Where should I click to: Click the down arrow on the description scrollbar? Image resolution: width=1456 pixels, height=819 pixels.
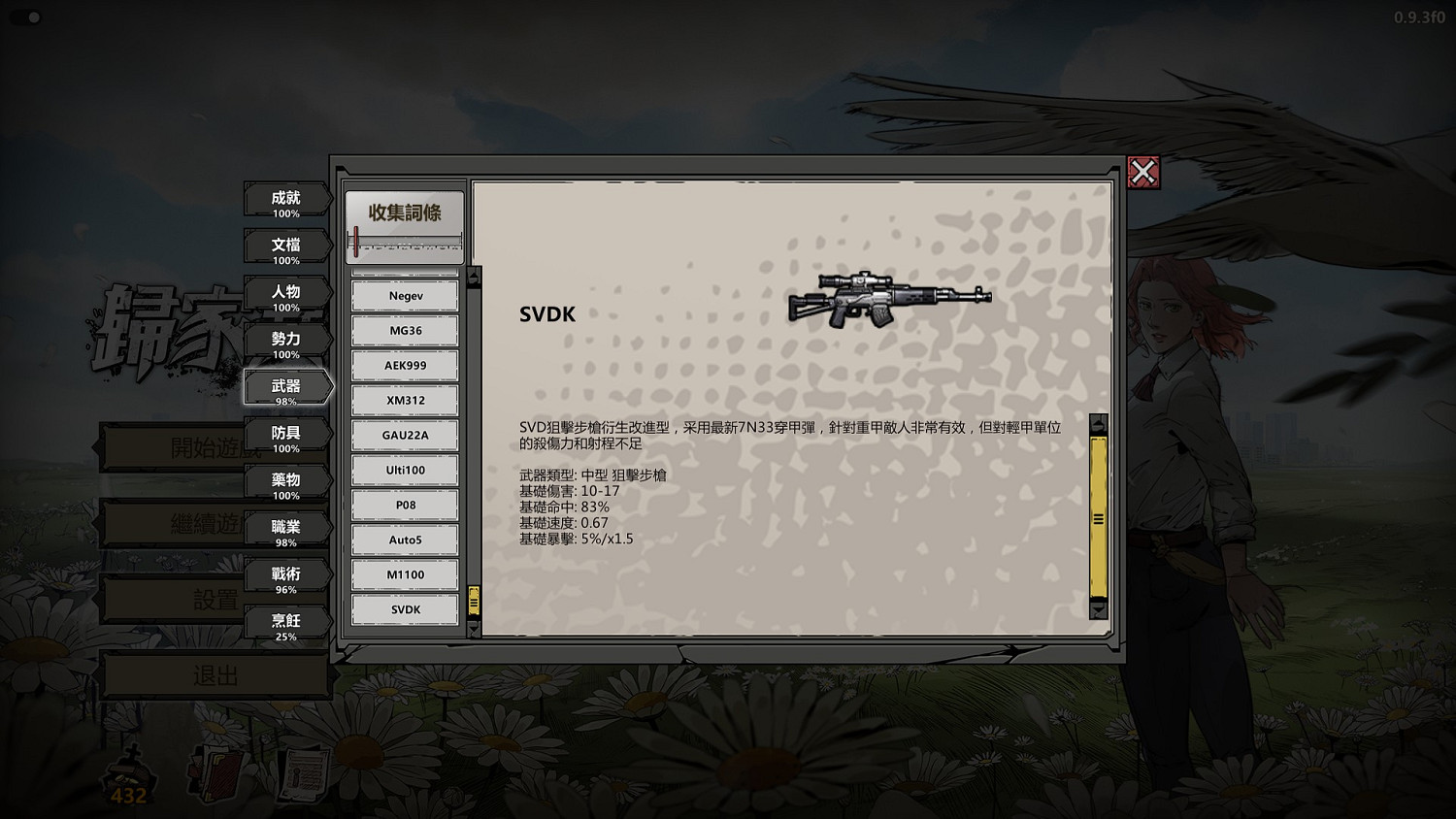pyautogui.click(x=1098, y=611)
